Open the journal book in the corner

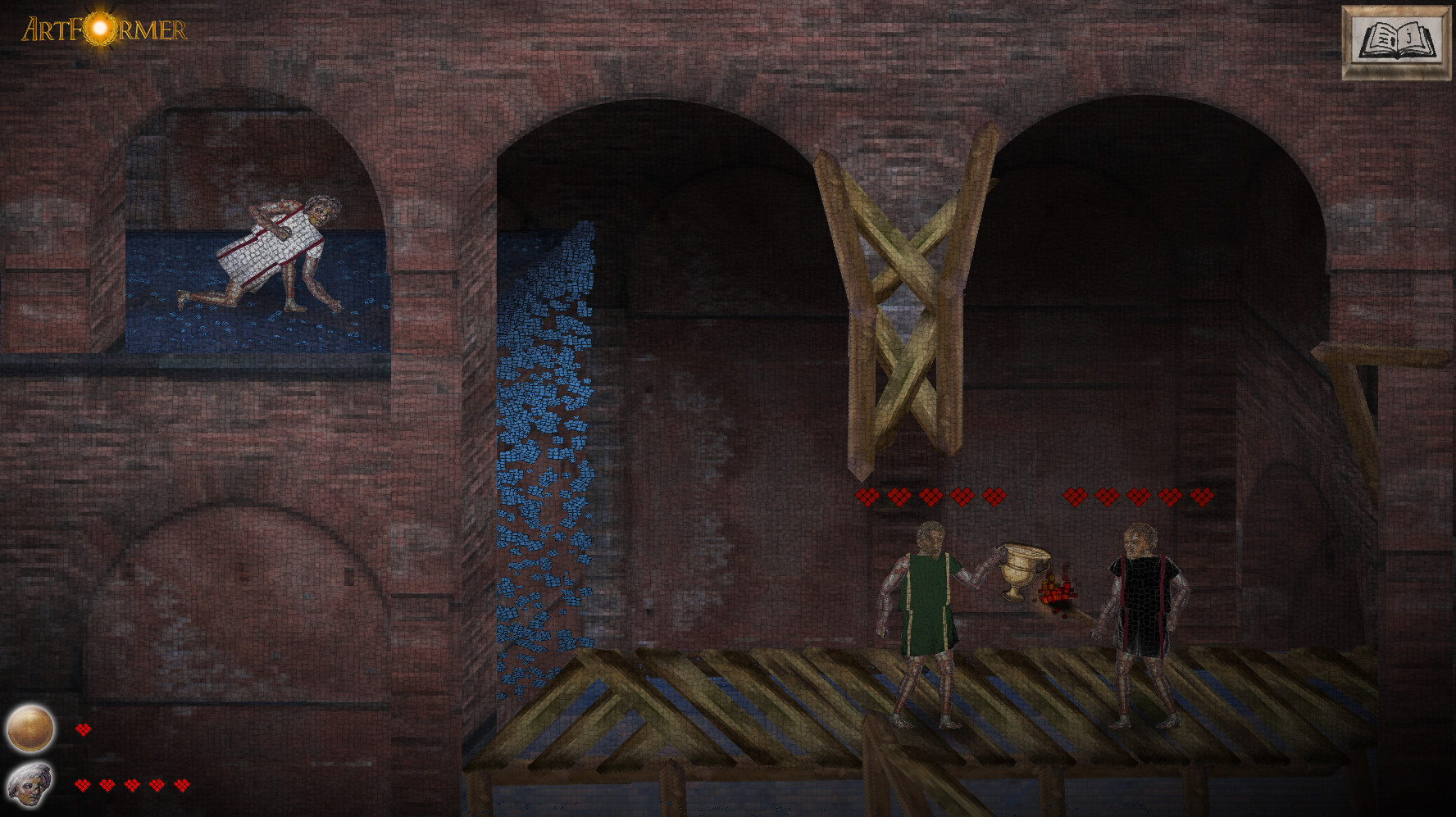(x=1396, y=43)
